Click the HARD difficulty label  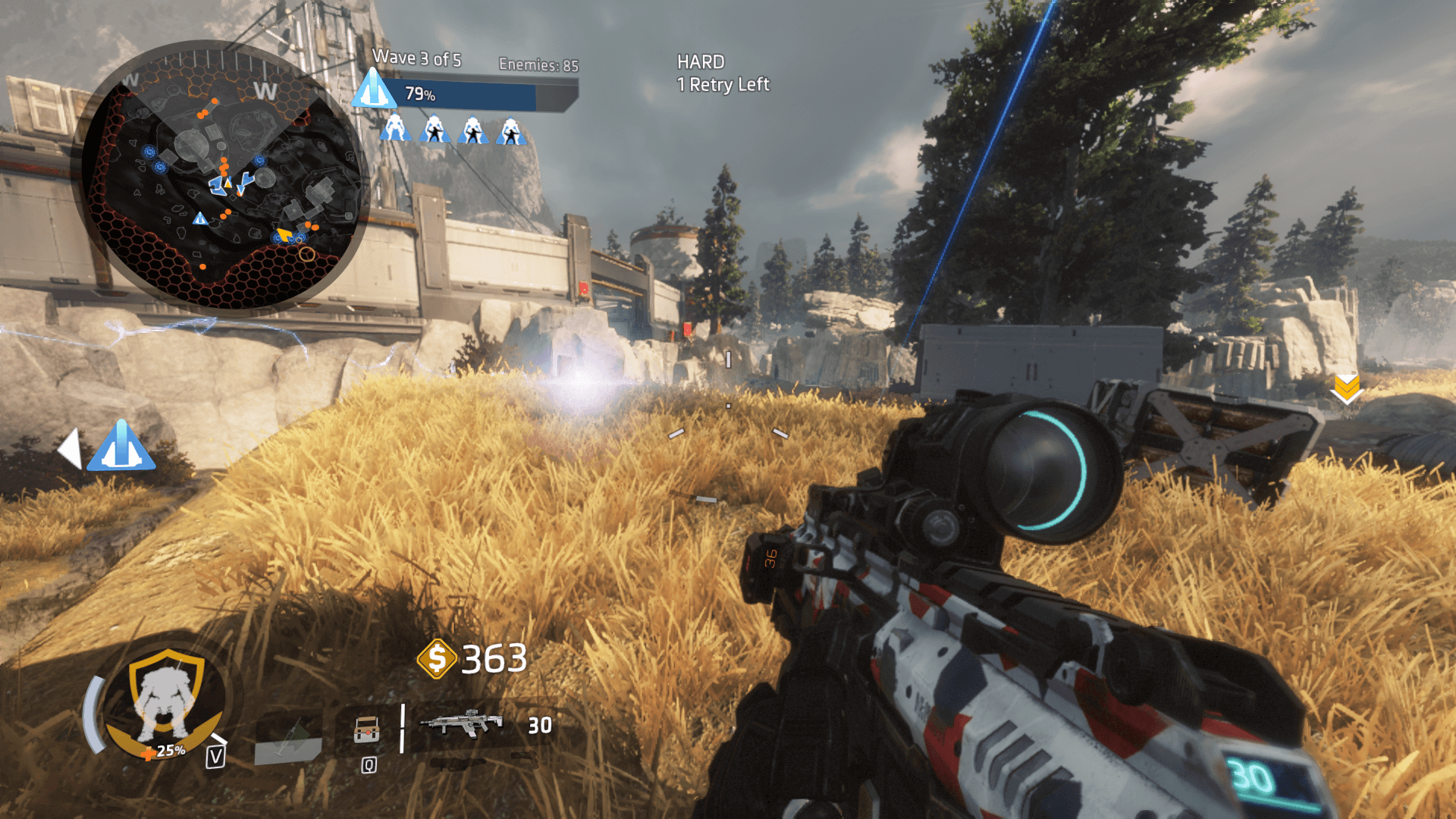(x=702, y=63)
